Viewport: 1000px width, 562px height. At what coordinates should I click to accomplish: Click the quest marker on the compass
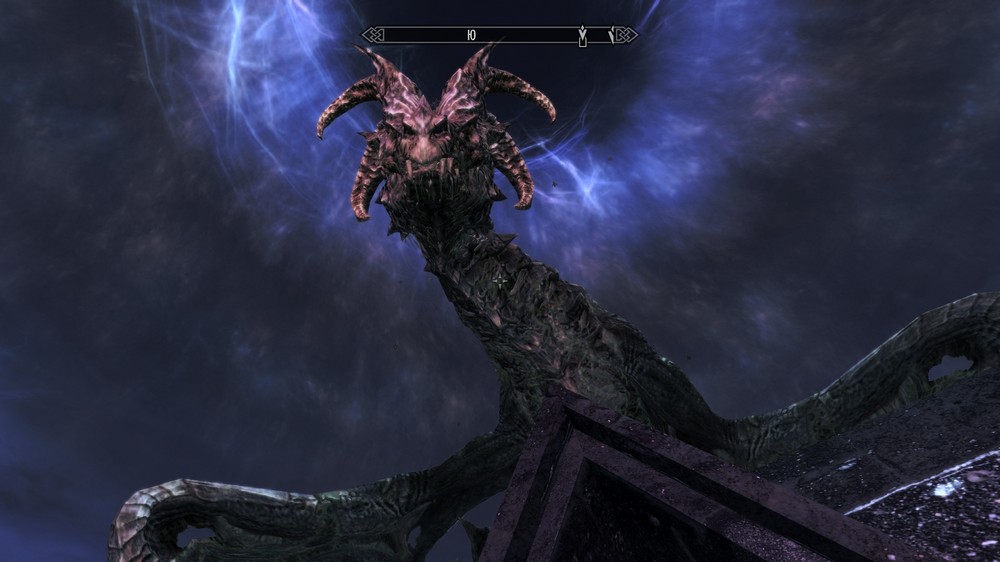(x=582, y=36)
